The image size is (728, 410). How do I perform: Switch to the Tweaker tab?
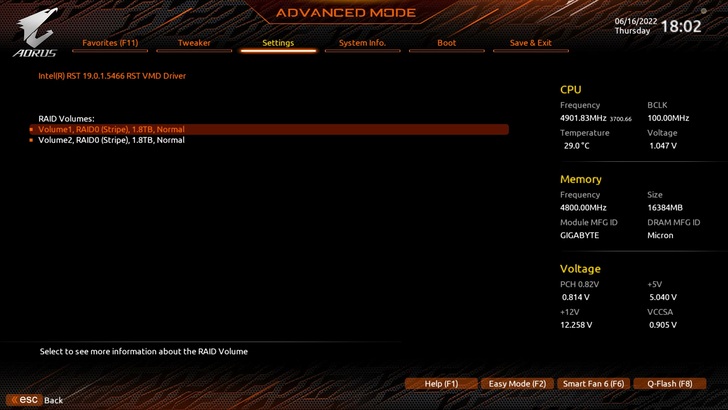[194, 43]
